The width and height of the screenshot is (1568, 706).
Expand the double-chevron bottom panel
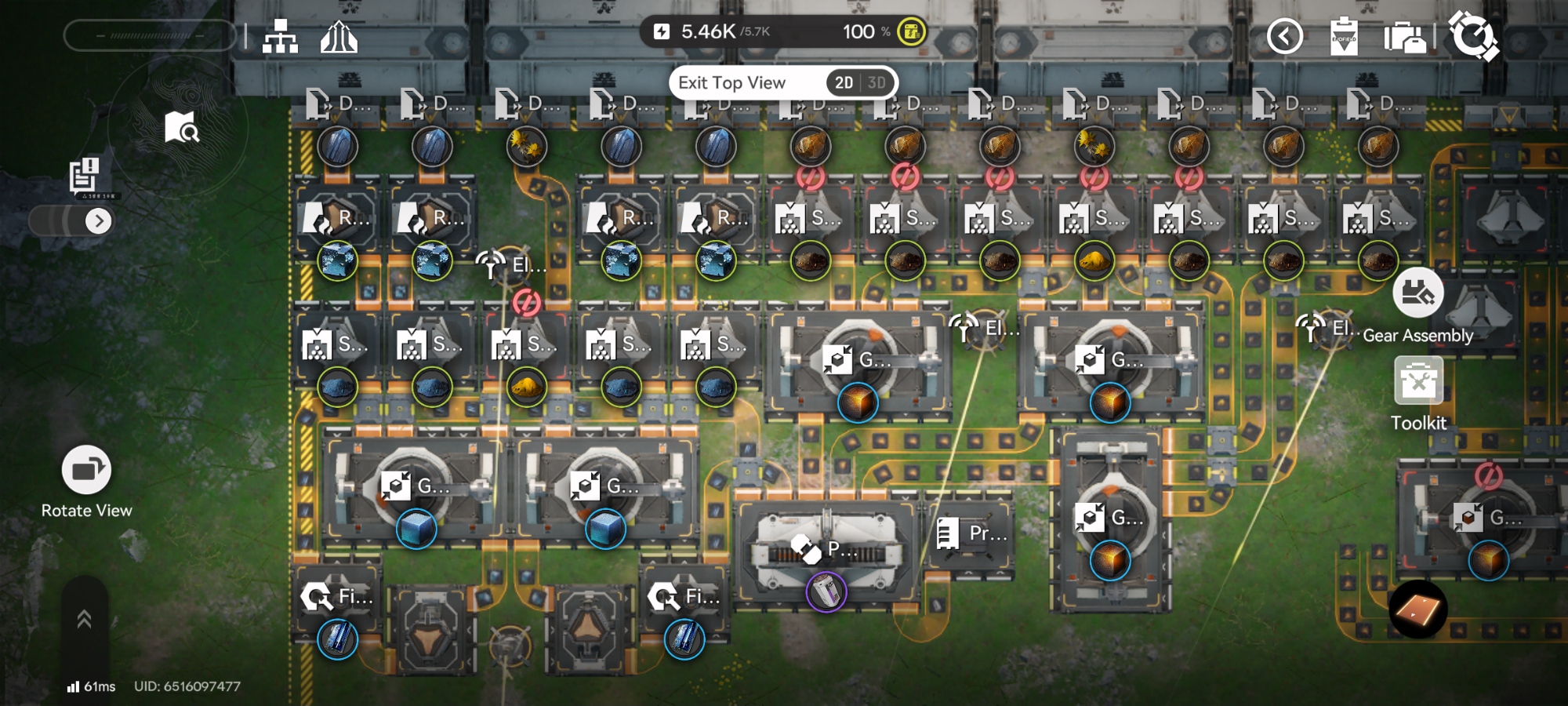pos(85,620)
